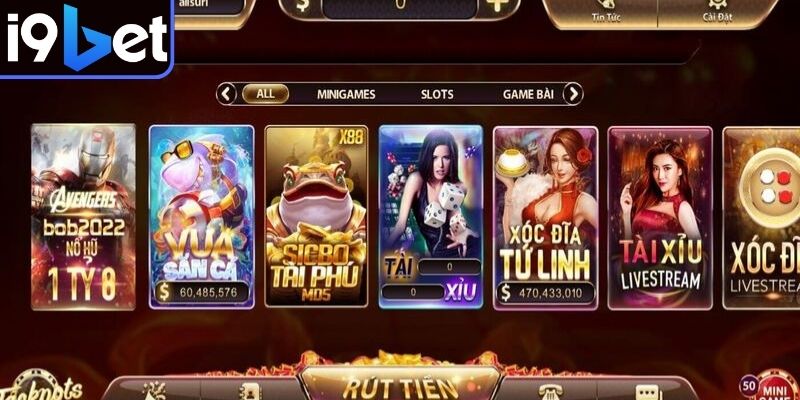Add funds with the plus button

[498, 7]
